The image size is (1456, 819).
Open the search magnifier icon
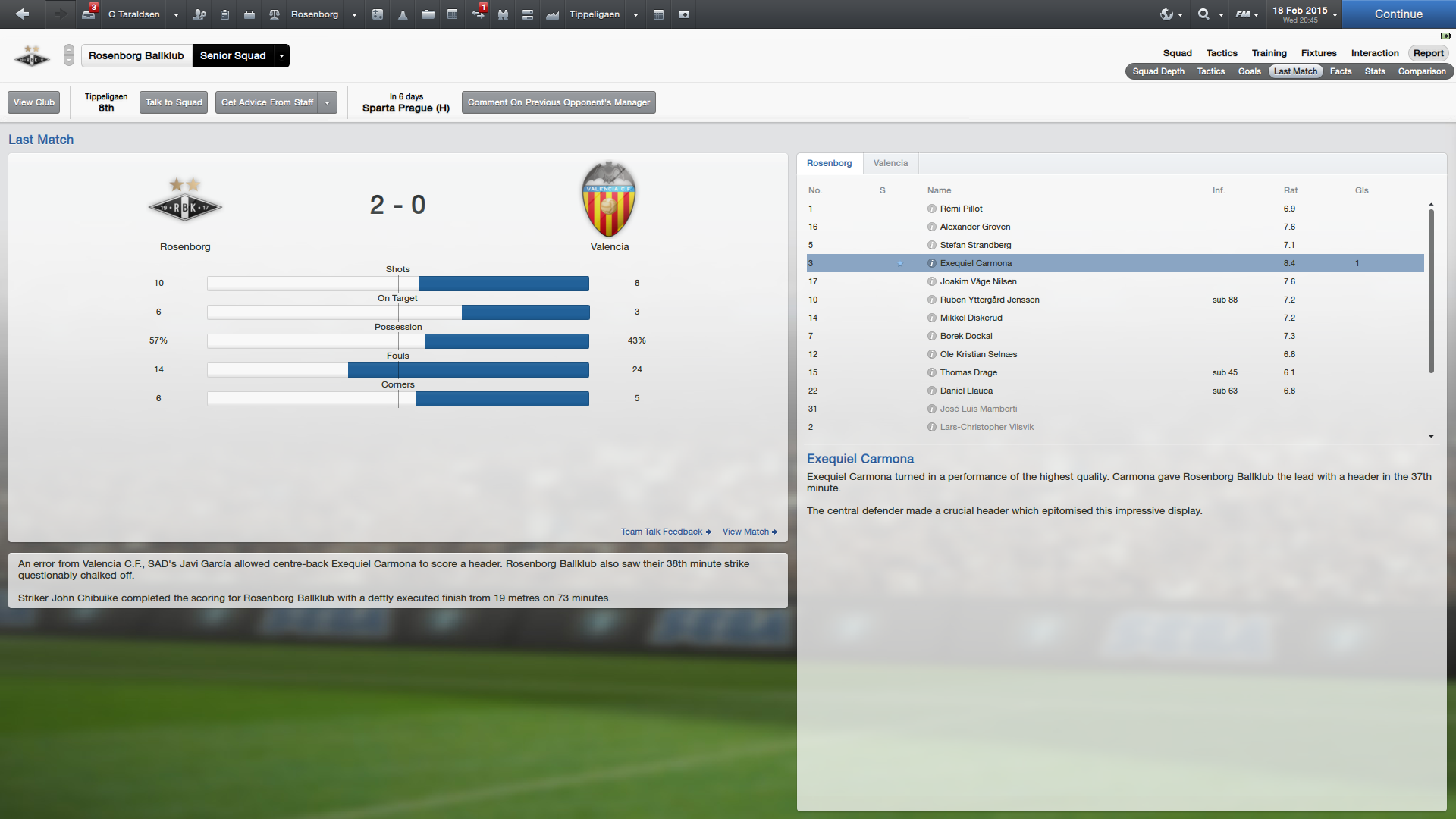(x=1203, y=14)
